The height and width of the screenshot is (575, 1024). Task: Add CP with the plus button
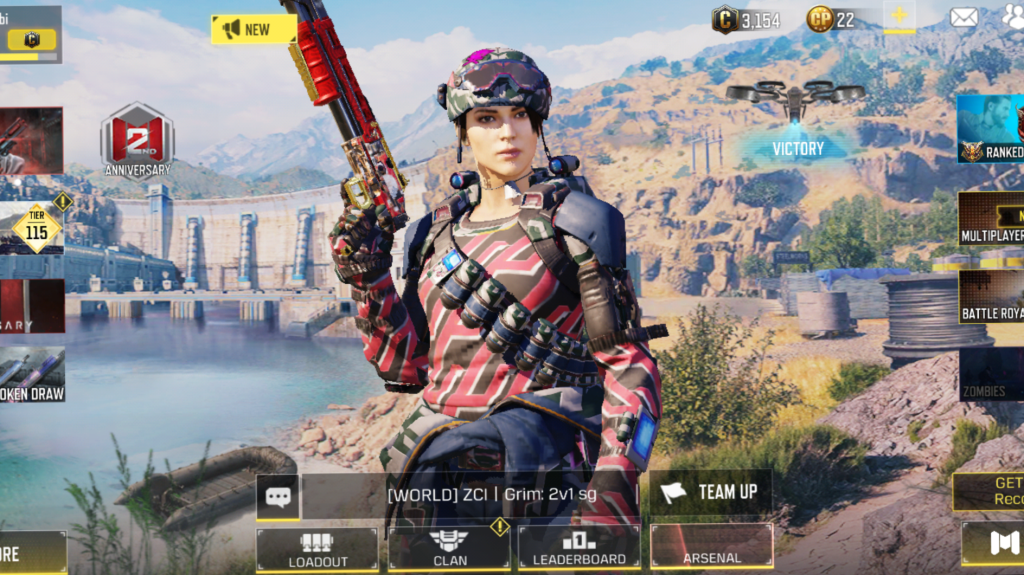(898, 17)
